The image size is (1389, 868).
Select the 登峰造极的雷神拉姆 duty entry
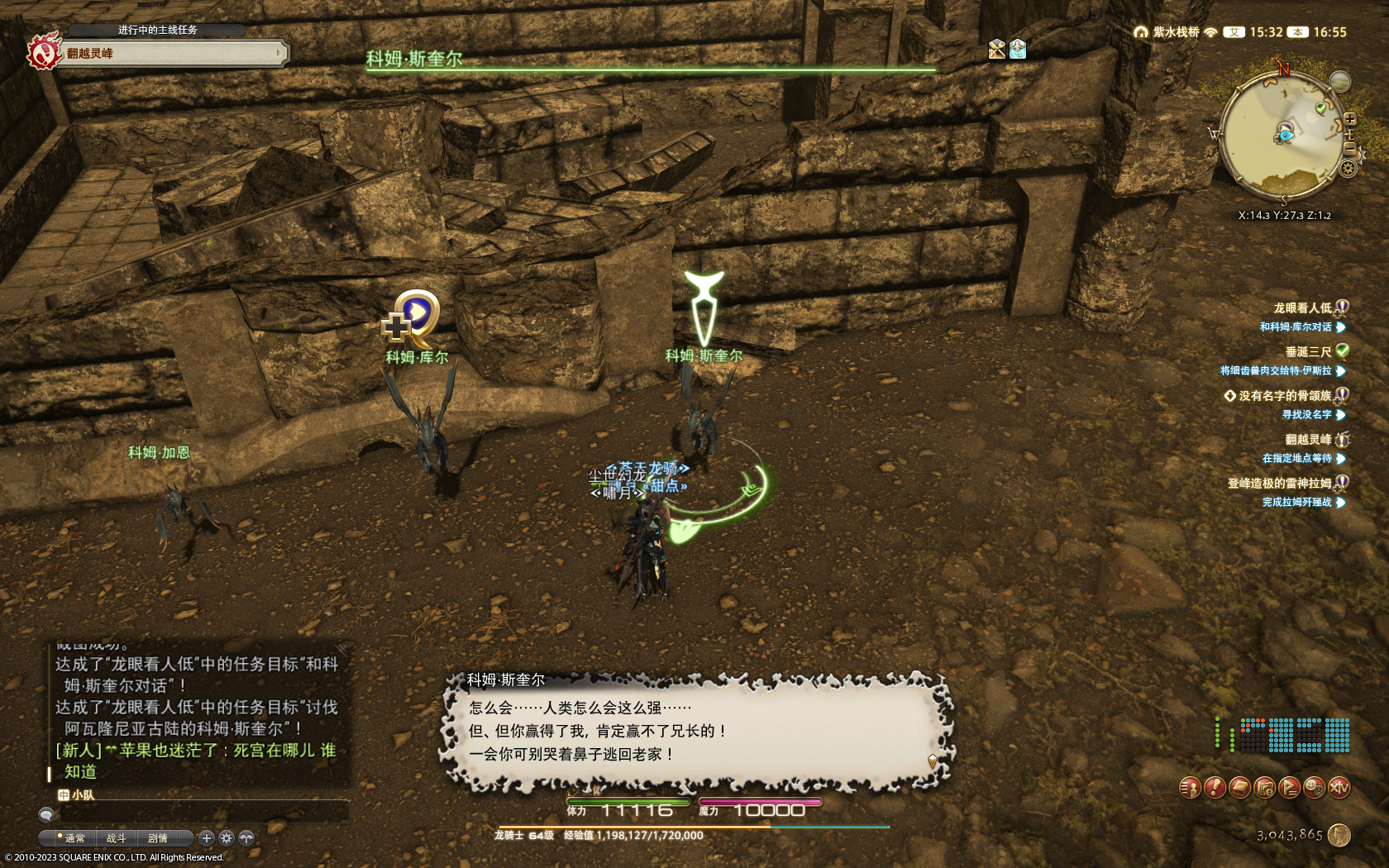point(1279,483)
